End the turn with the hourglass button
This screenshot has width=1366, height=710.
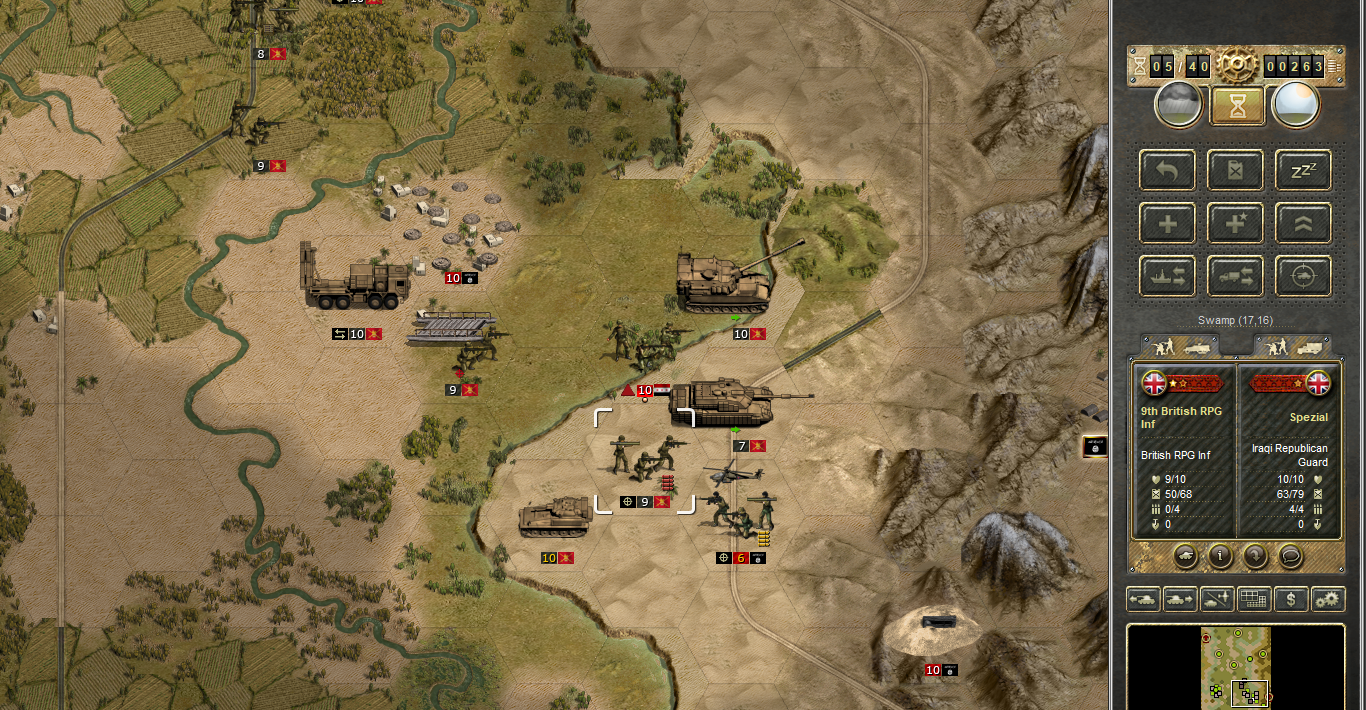[1237, 105]
